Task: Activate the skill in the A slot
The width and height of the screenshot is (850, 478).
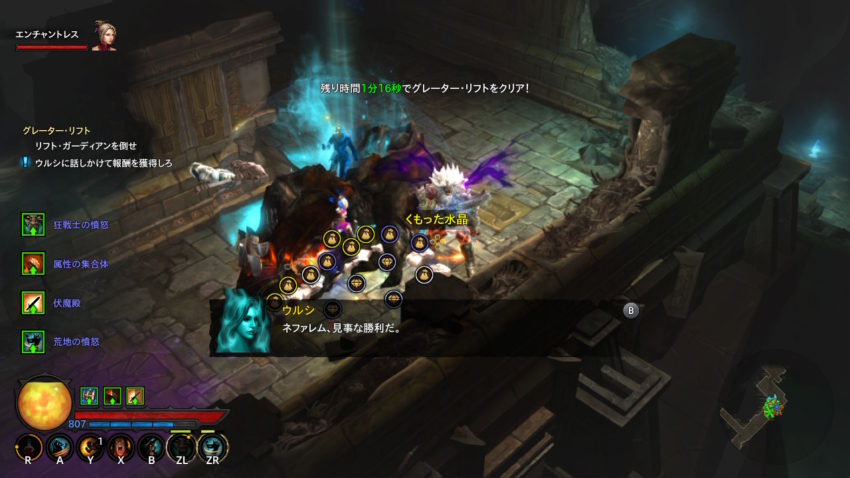Action: tap(60, 447)
